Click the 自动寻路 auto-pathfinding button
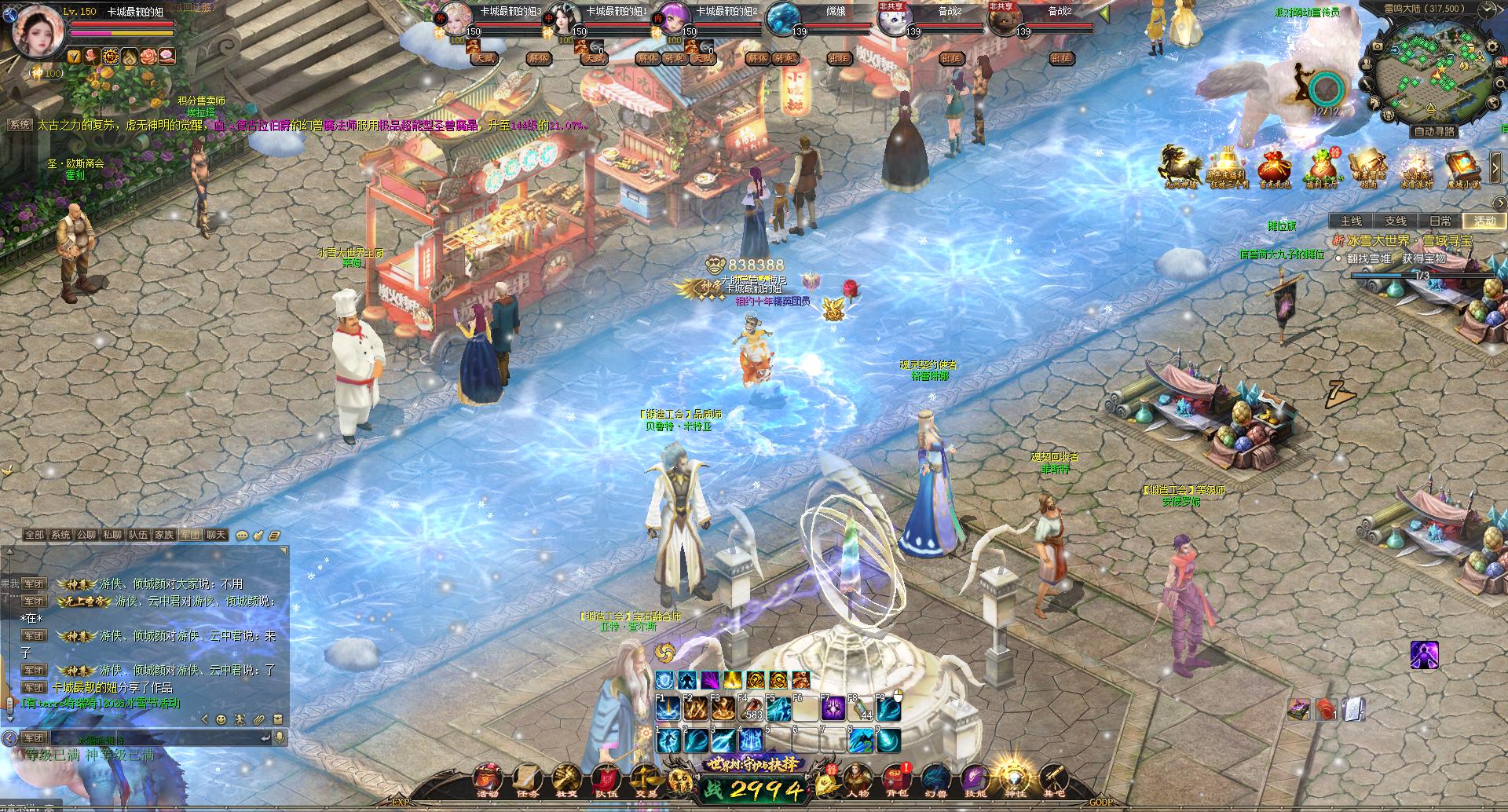 coord(1434,131)
